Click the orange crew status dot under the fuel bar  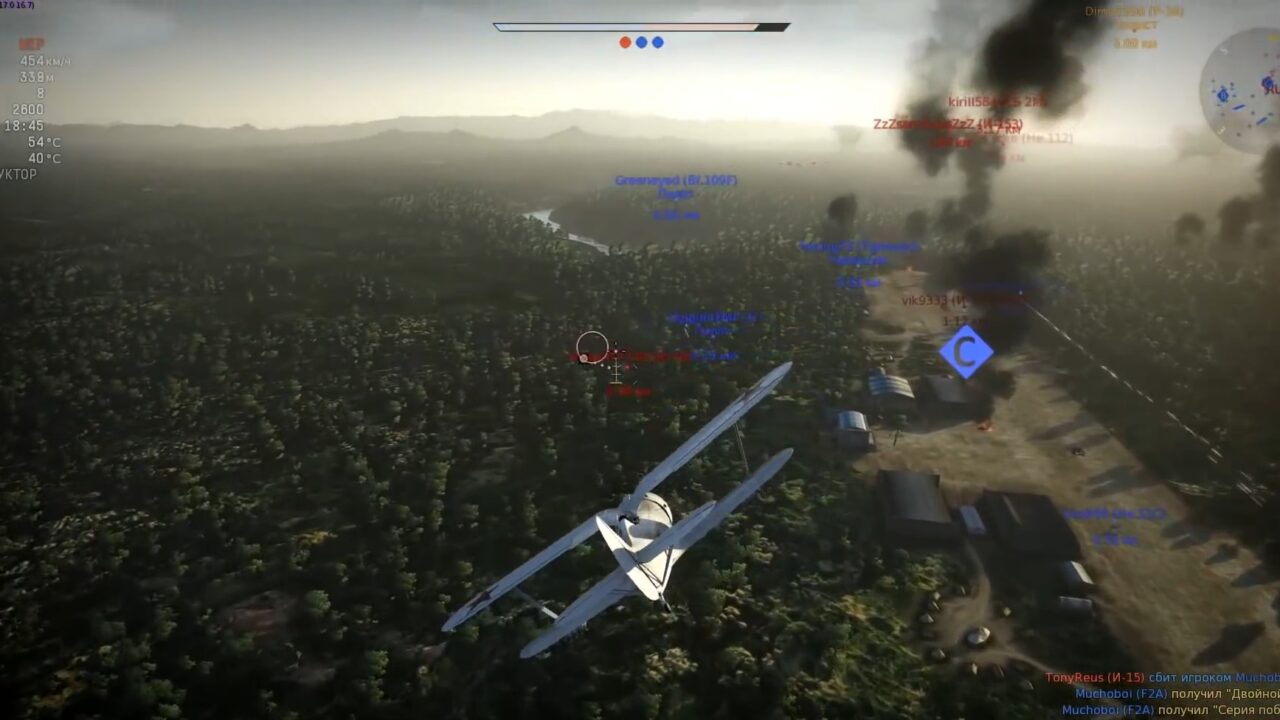[x=625, y=41]
